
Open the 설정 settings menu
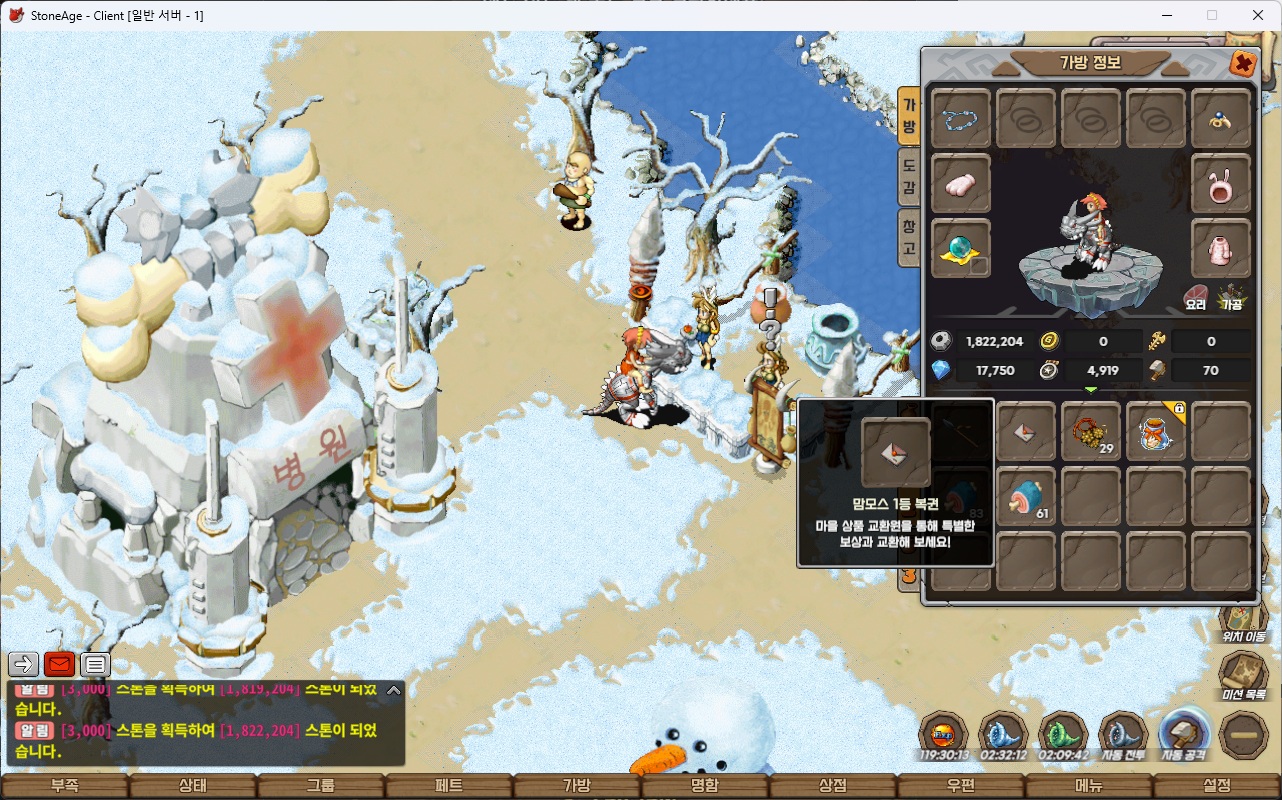coord(1217,786)
